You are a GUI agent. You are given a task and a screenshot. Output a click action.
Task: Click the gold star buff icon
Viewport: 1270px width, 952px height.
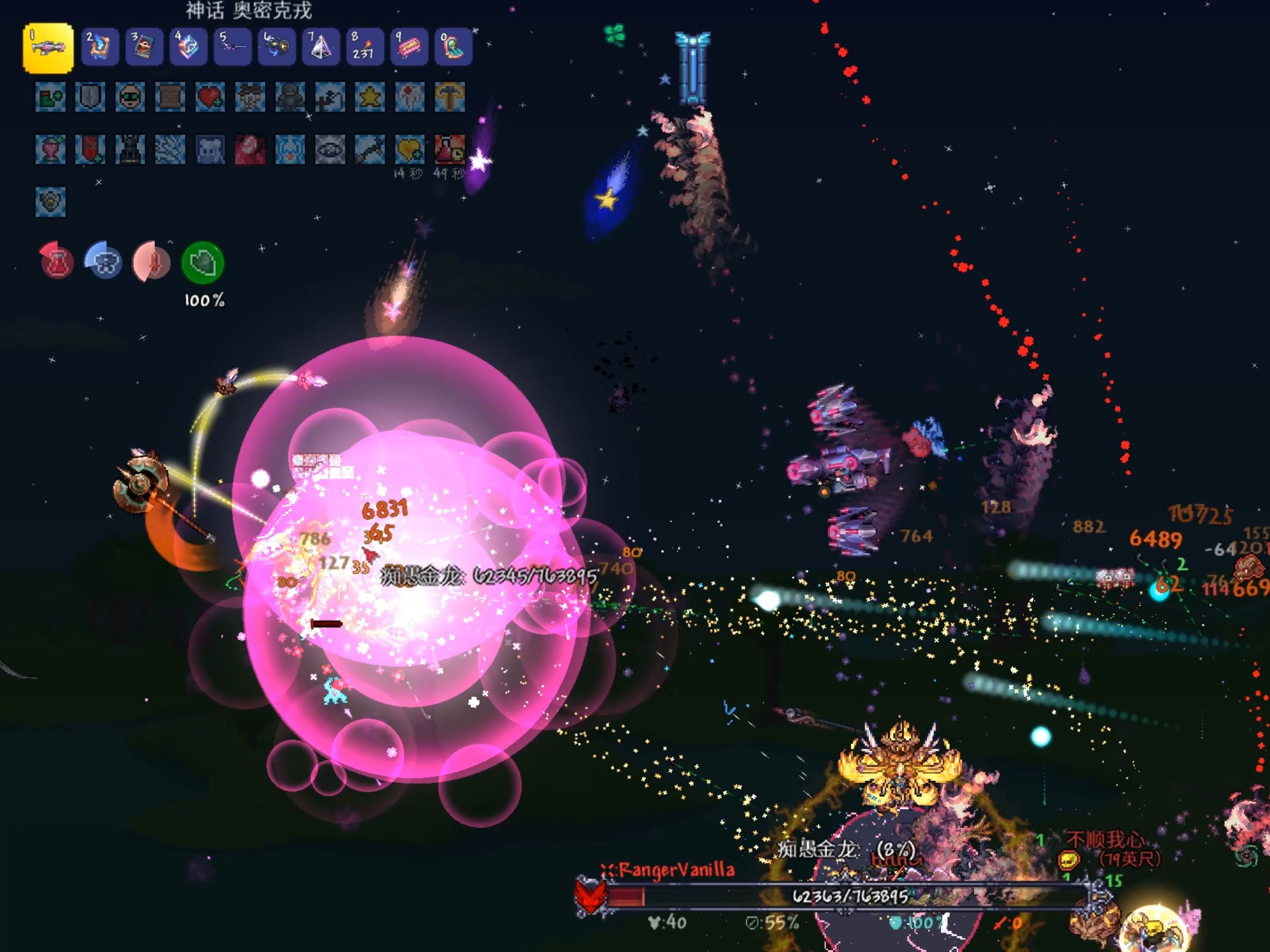(370, 97)
